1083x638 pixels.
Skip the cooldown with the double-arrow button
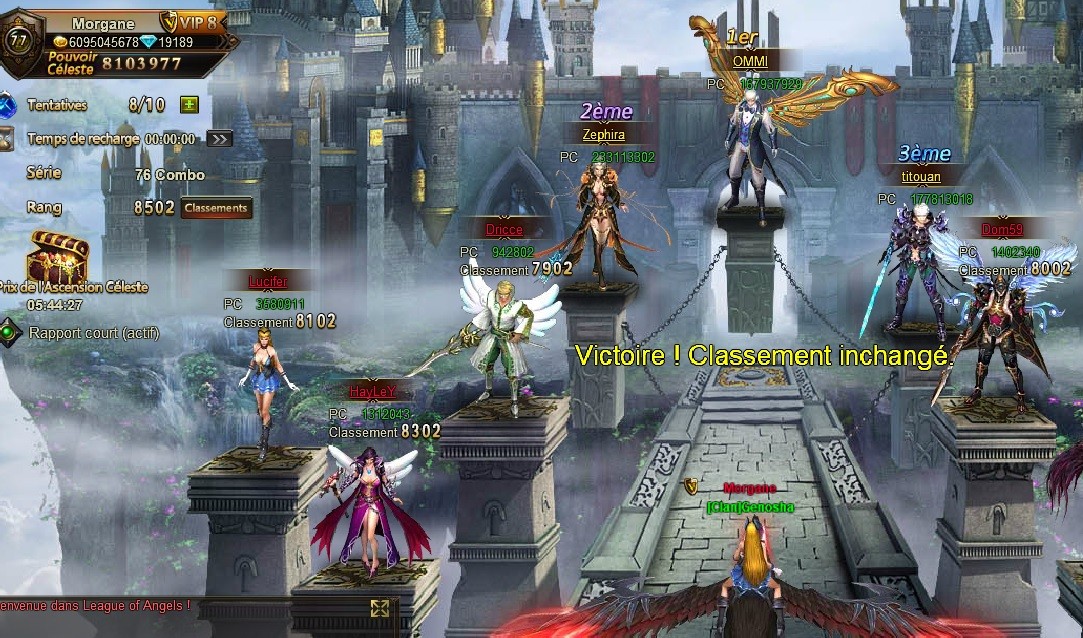pyautogui.click(x=219, y=139)
